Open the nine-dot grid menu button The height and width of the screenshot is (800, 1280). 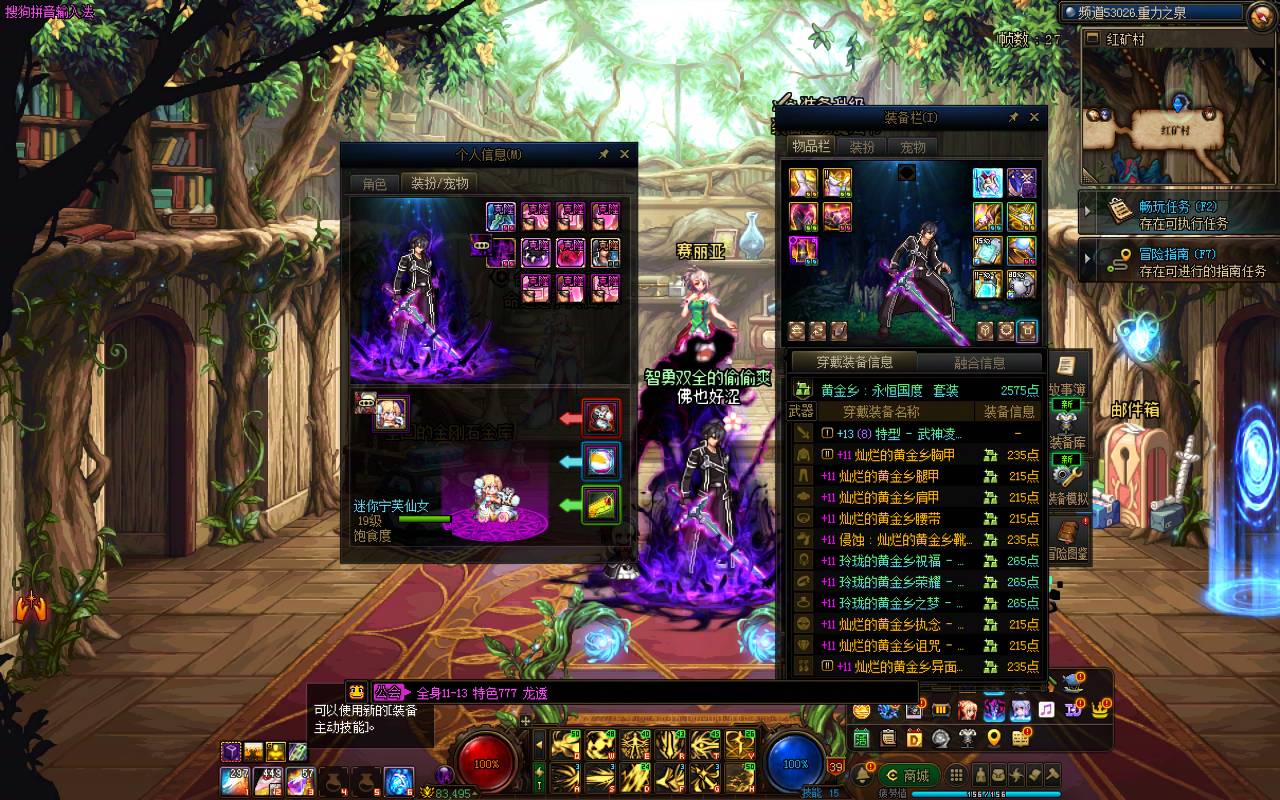tap(957, 775)
